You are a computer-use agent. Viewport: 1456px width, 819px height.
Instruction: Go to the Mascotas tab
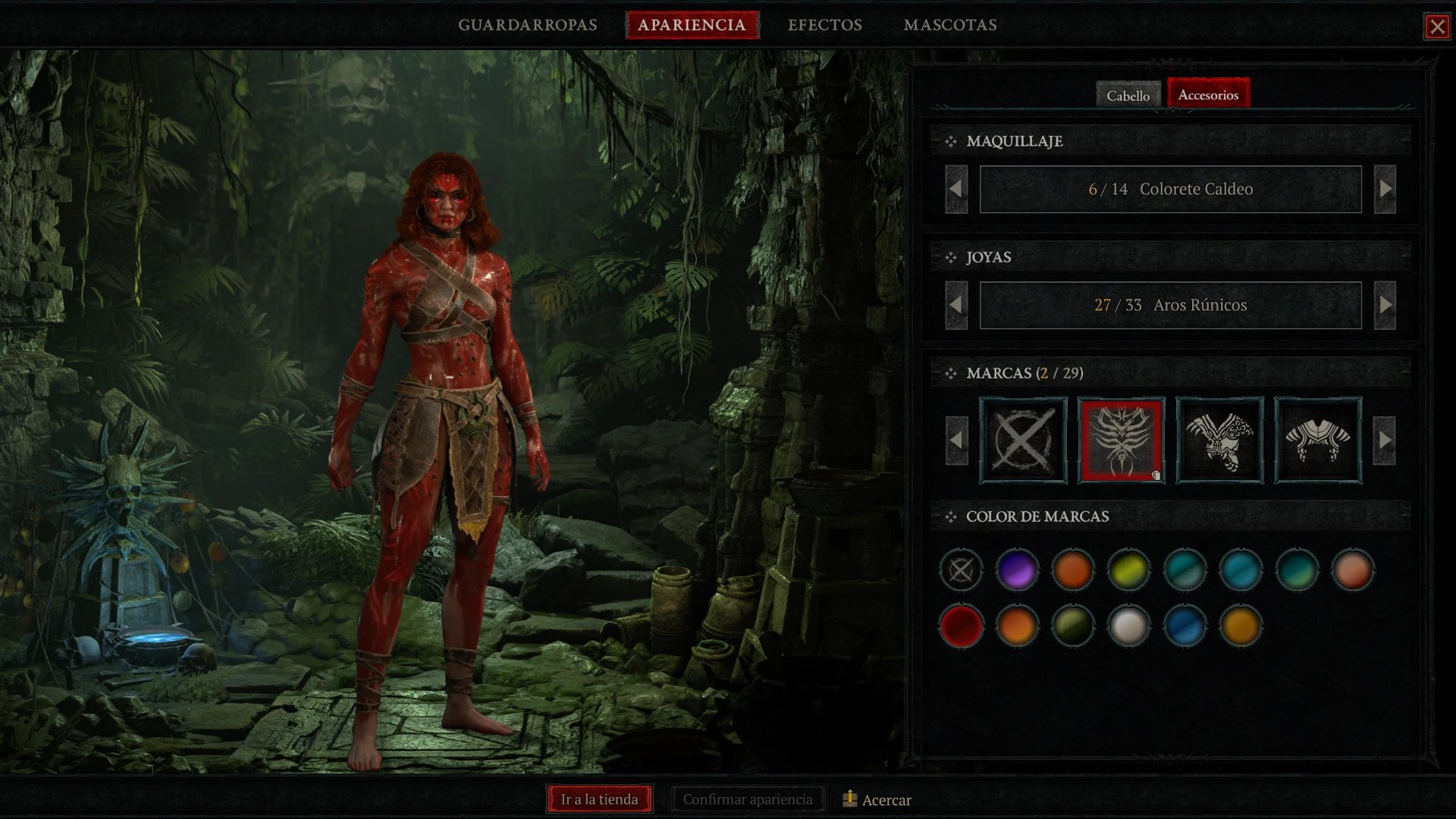point(949,25)
